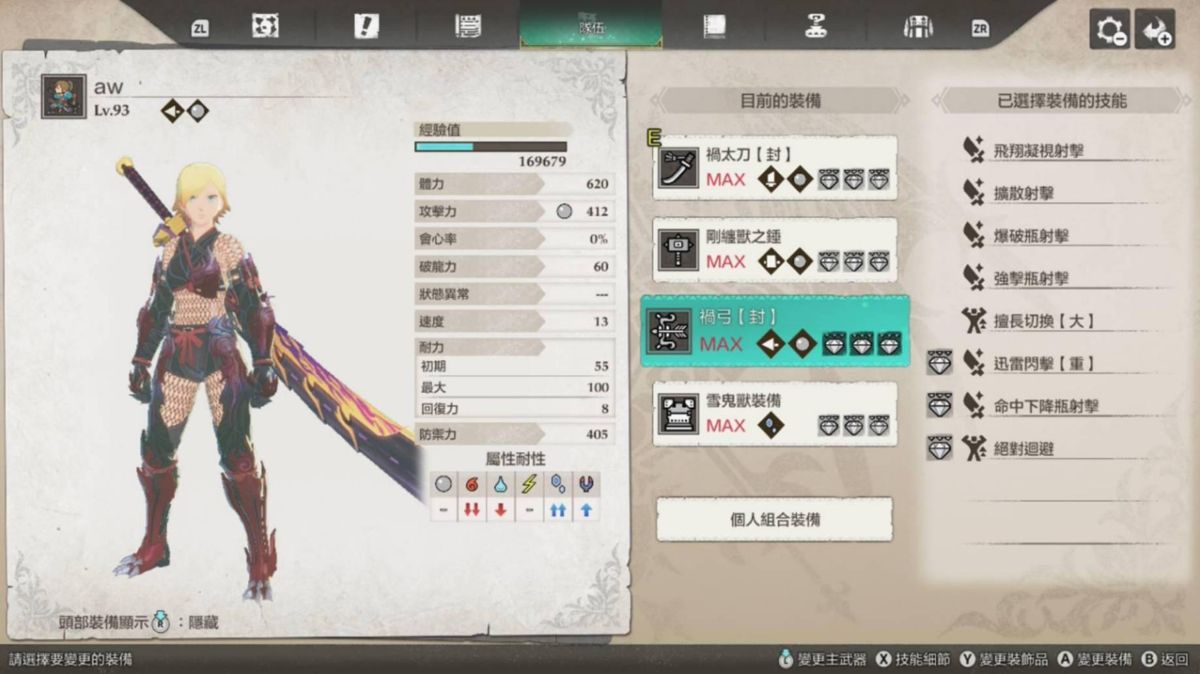Switch to the exclamation mark tab

[366, 27]
